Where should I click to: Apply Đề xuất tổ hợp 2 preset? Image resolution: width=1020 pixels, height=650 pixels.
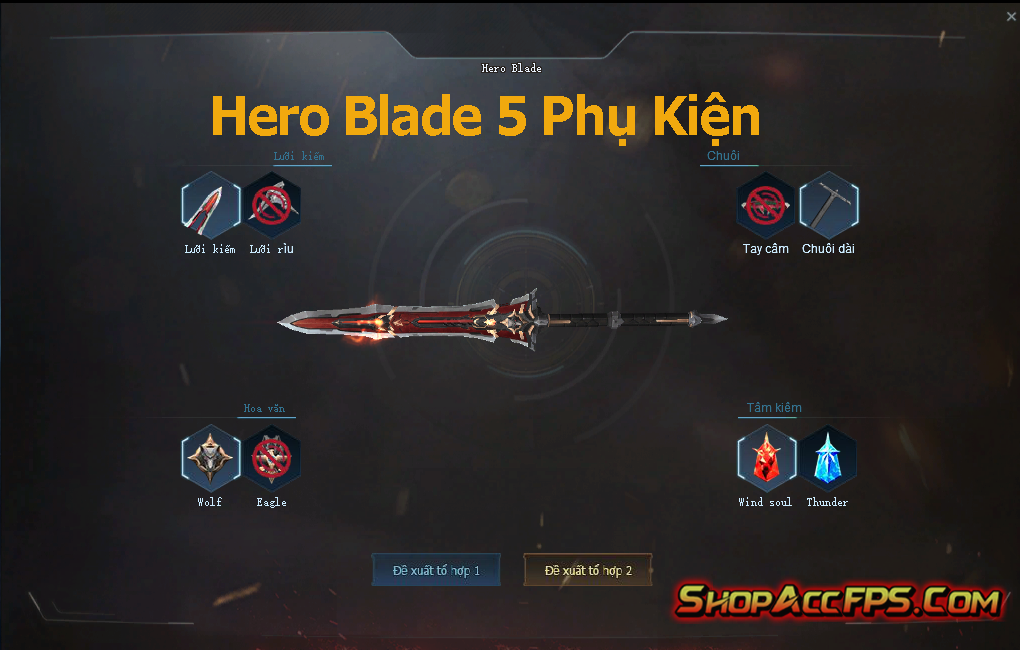(588, 570)
